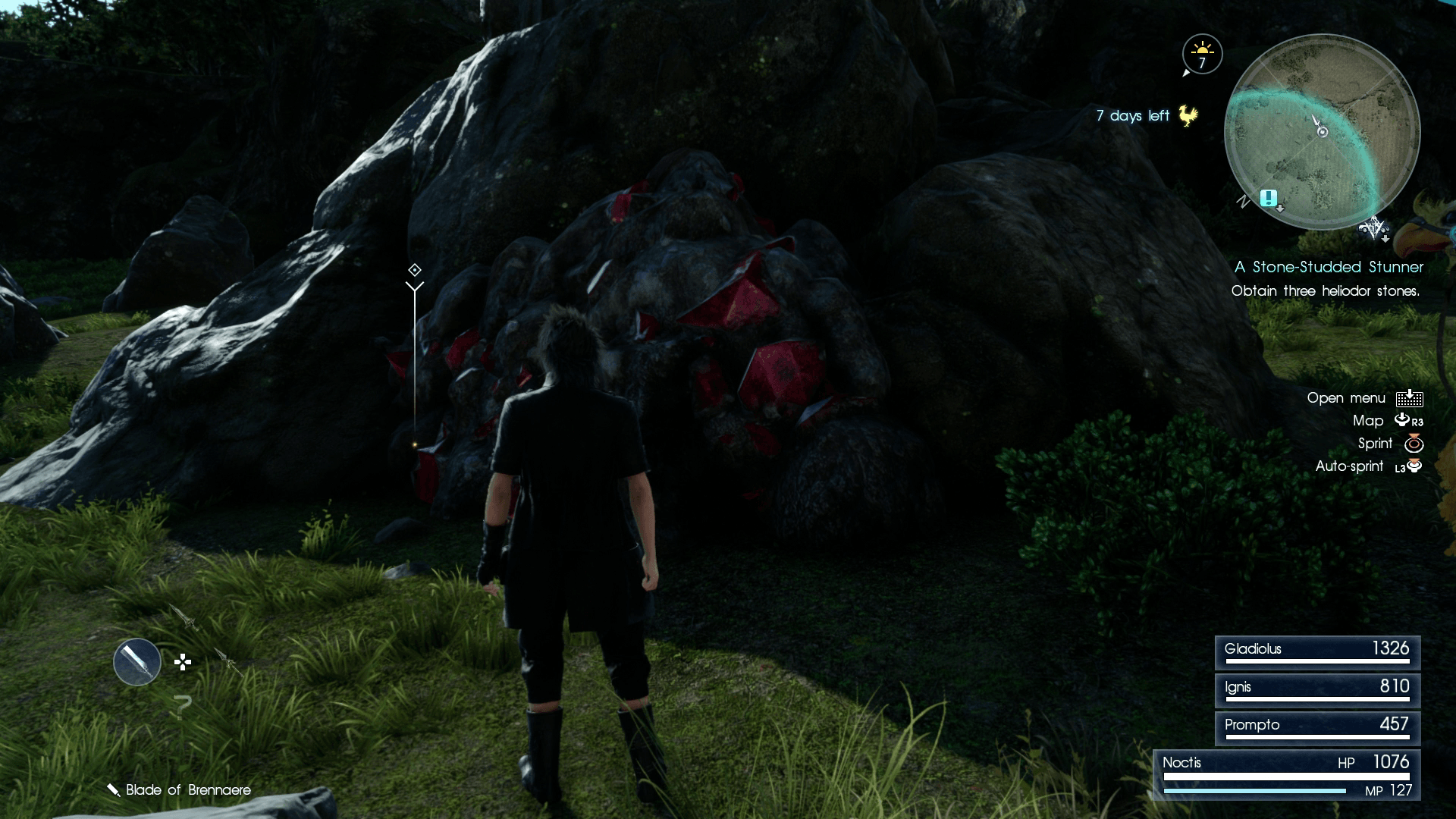Choose the equipped Blade of Brennaere weapon icon
The height and width of the screenshot is (819, 1456).
click(137, 662)
